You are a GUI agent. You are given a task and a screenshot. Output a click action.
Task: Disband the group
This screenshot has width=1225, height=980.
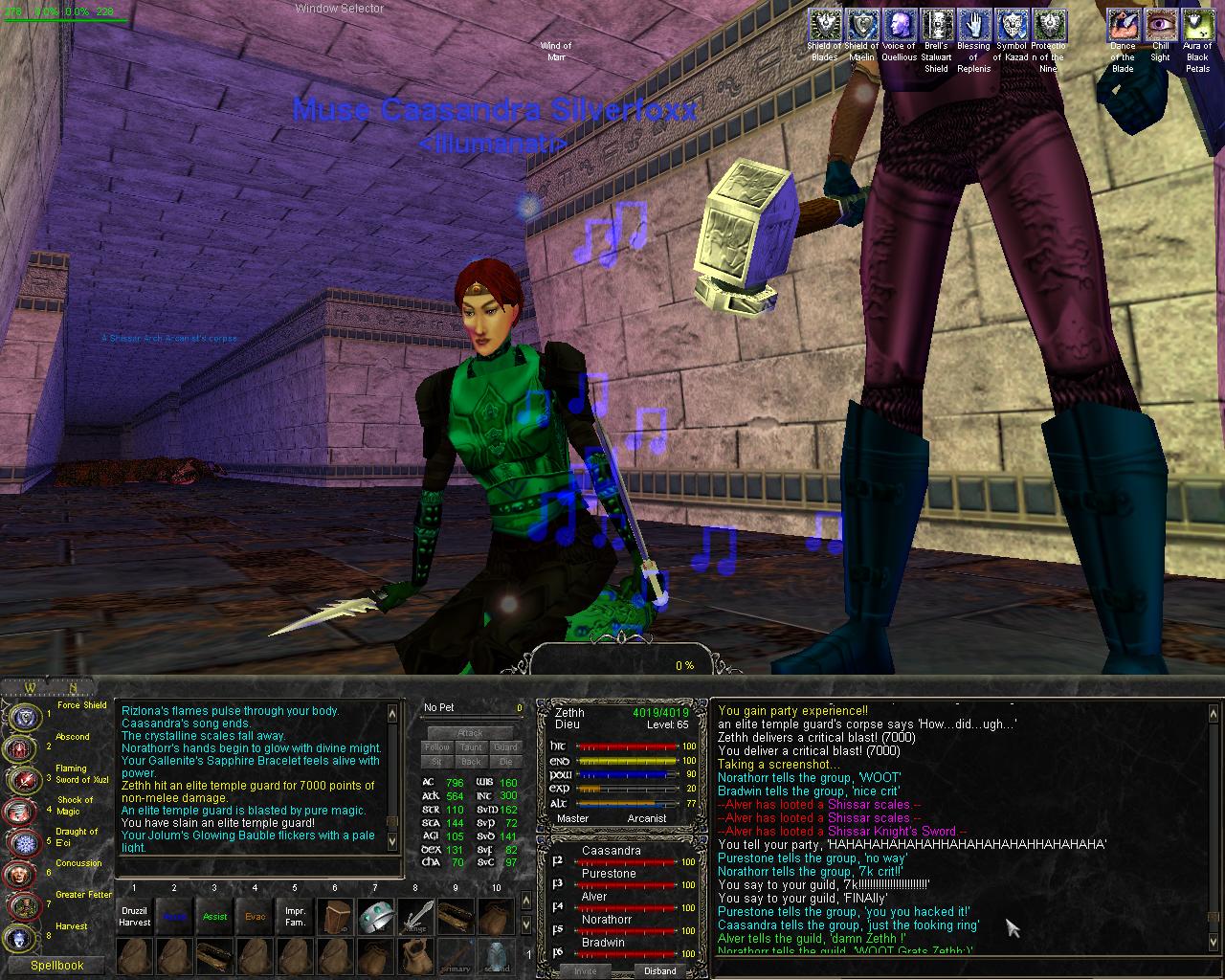(659, 970)
